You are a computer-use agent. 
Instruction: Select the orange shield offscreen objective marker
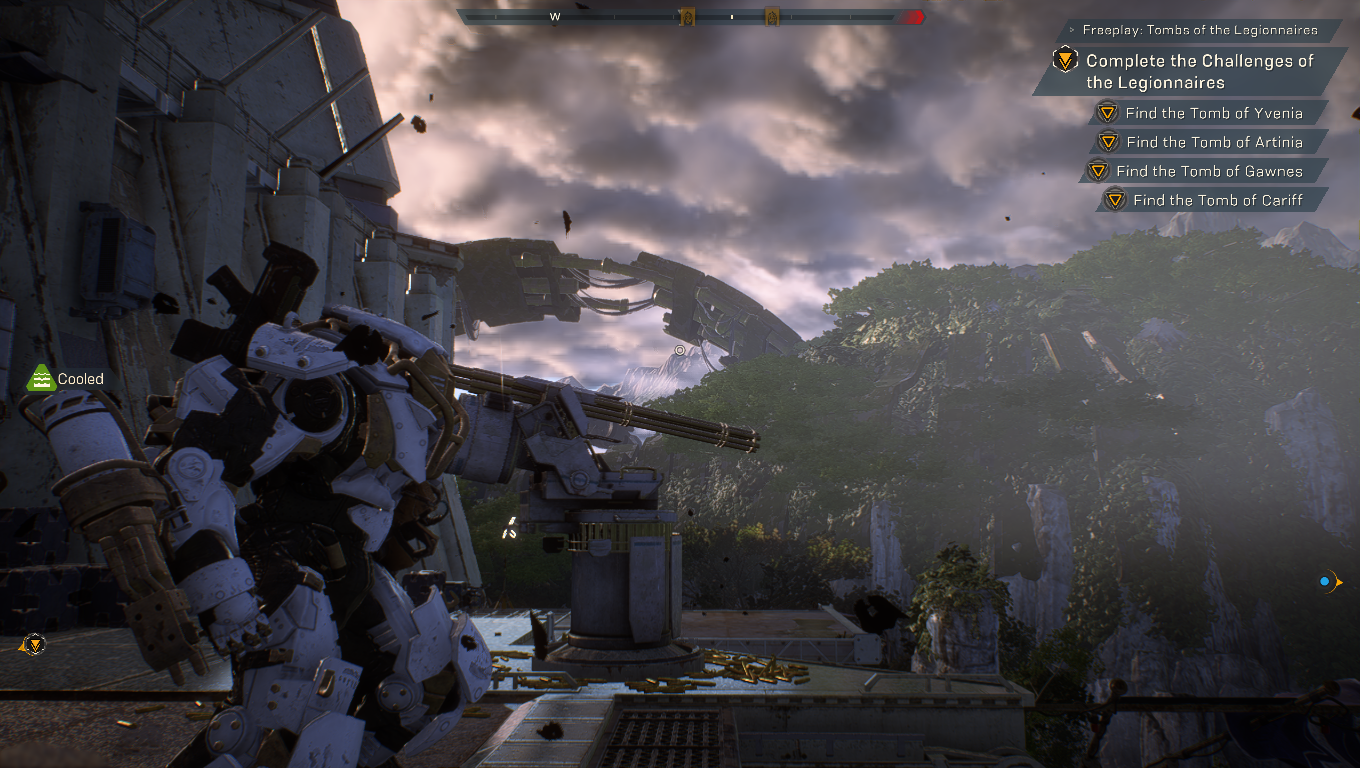[34, 644]
